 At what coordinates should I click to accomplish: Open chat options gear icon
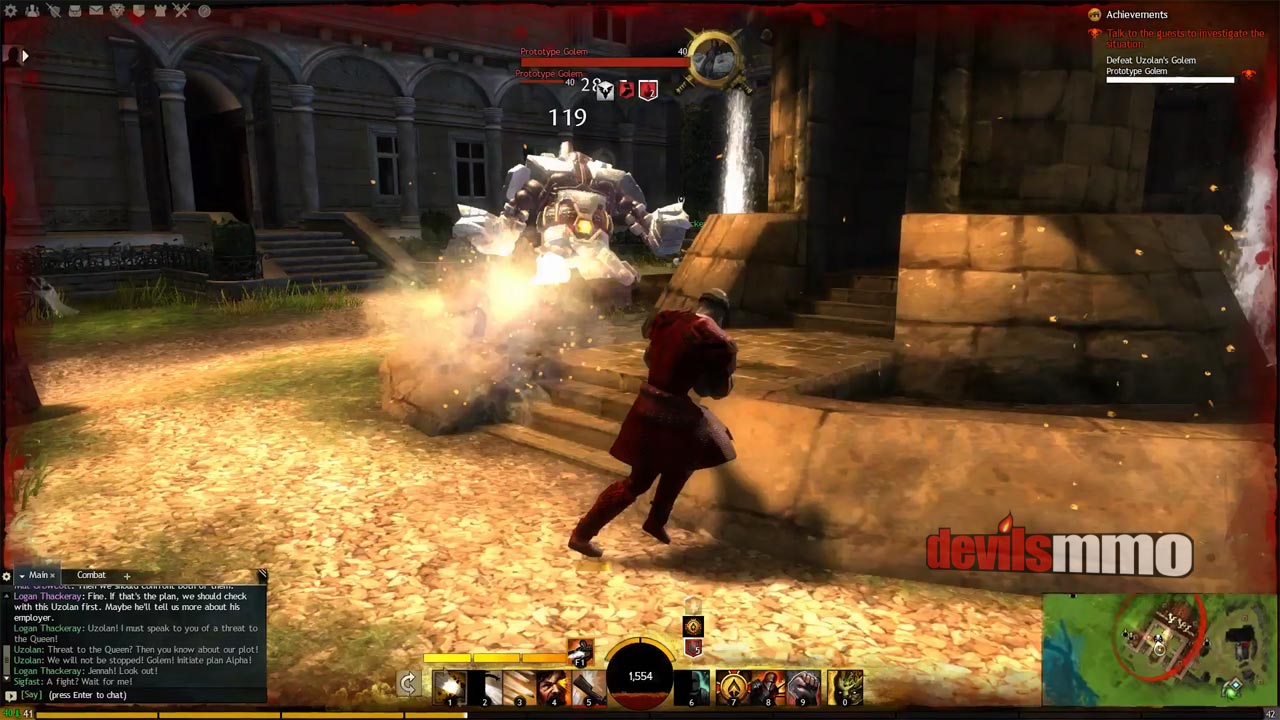[7, 576]
